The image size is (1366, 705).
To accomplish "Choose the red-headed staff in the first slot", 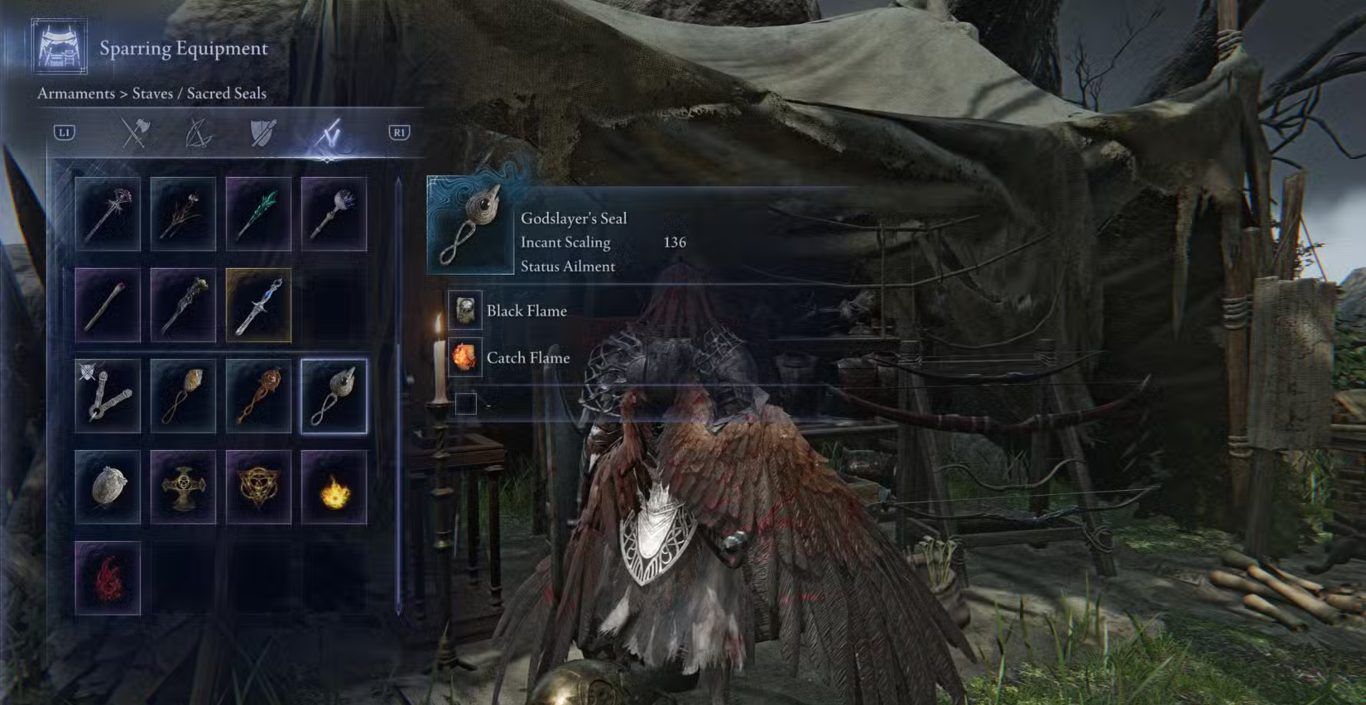I will tap(108, 214).
